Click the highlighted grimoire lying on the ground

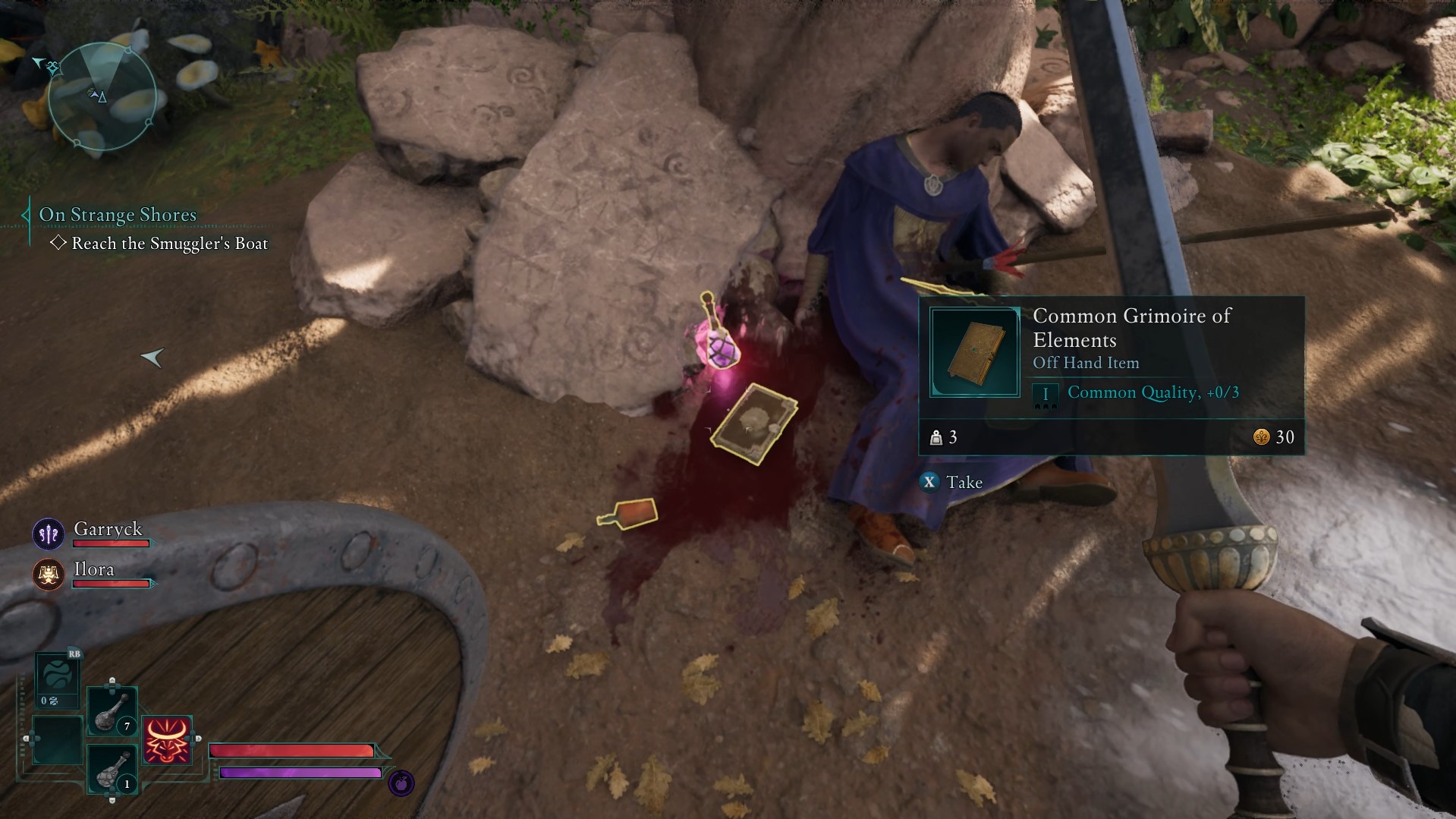pos(753,425)
